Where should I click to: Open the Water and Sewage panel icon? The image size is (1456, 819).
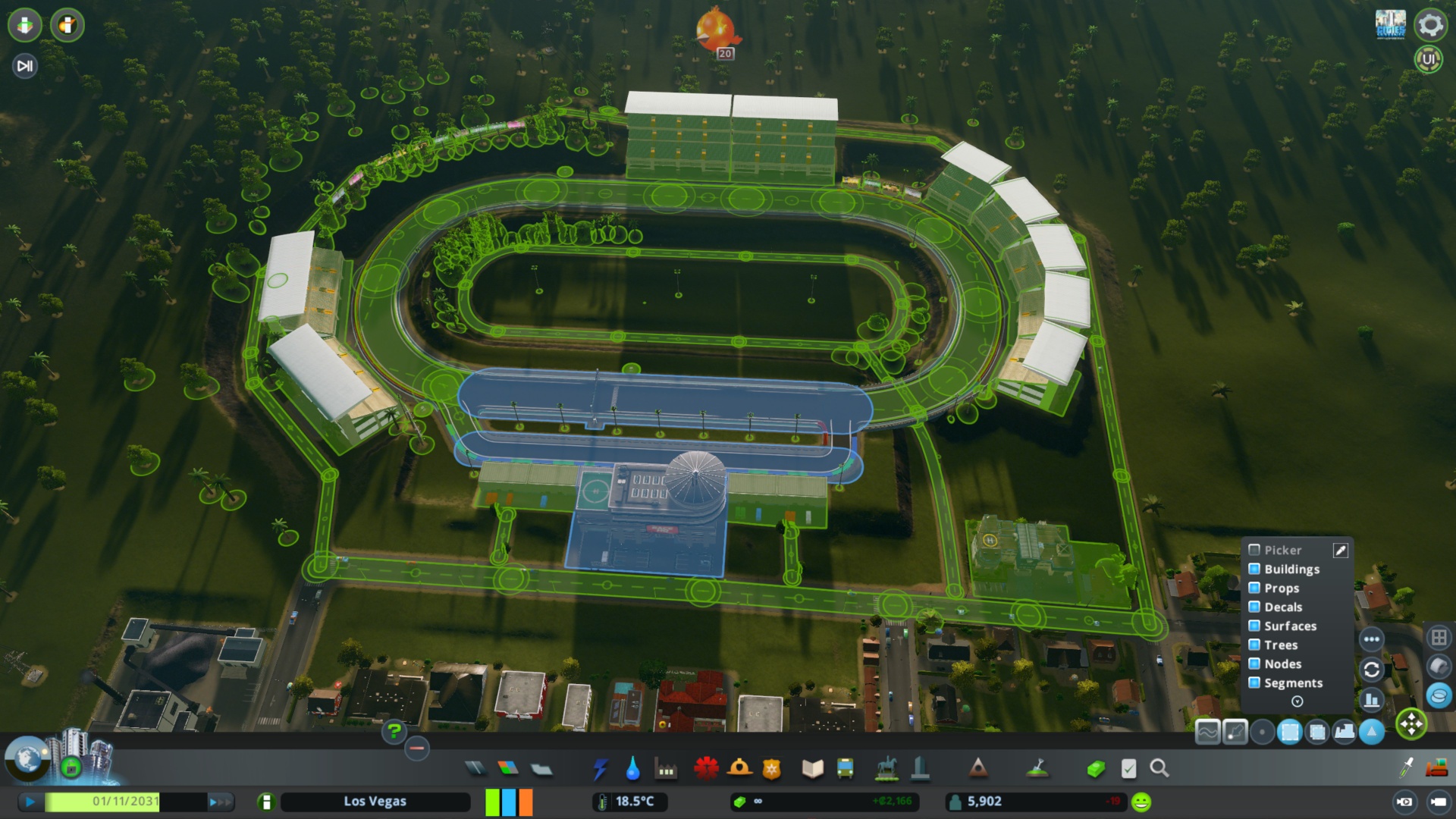(x=632, y=767)
